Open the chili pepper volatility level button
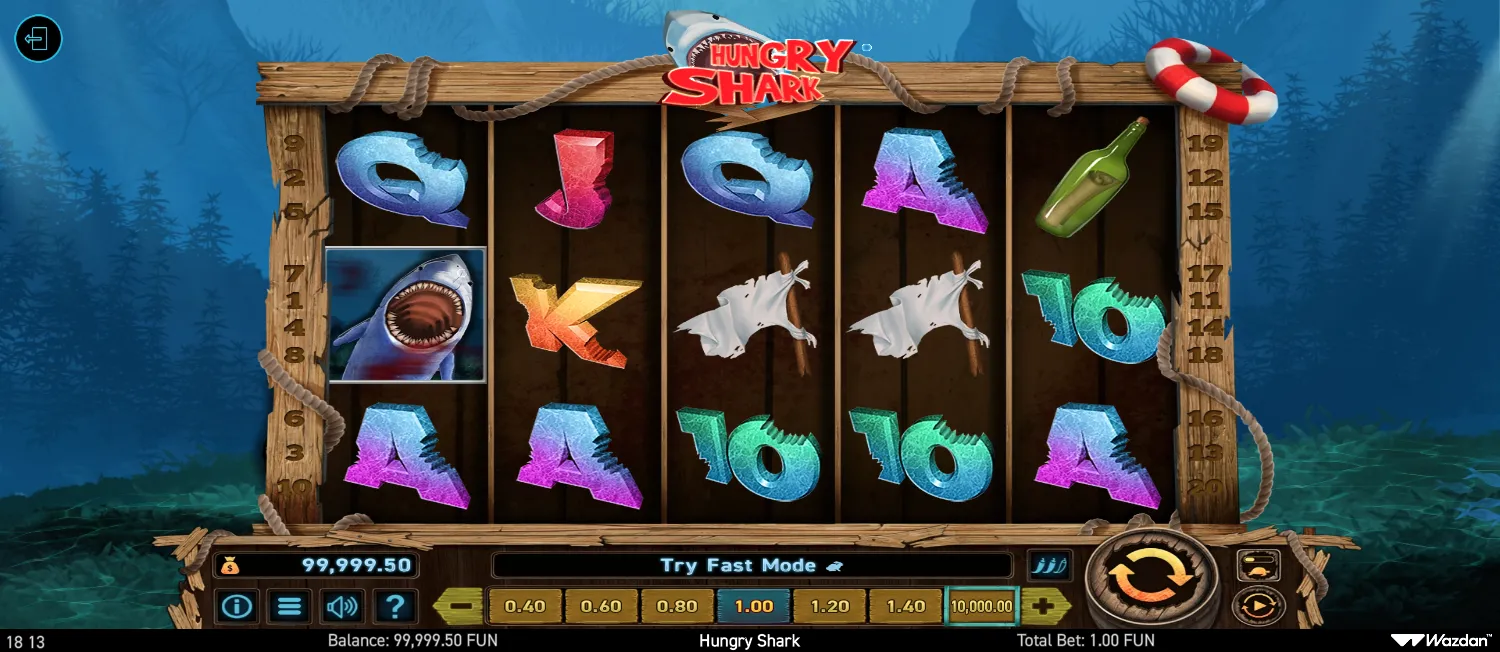Screen dimensions: 1500x652 1050,565
